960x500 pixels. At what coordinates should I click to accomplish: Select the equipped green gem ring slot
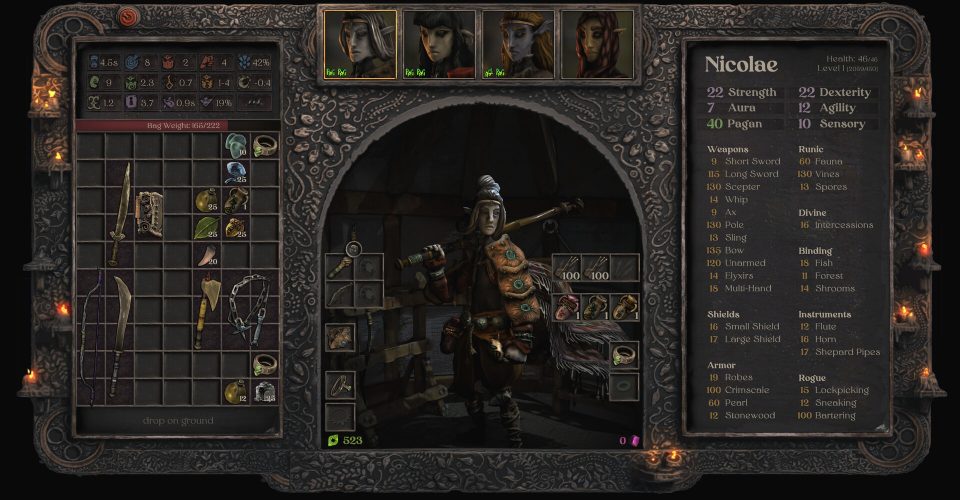coord(624,354)
